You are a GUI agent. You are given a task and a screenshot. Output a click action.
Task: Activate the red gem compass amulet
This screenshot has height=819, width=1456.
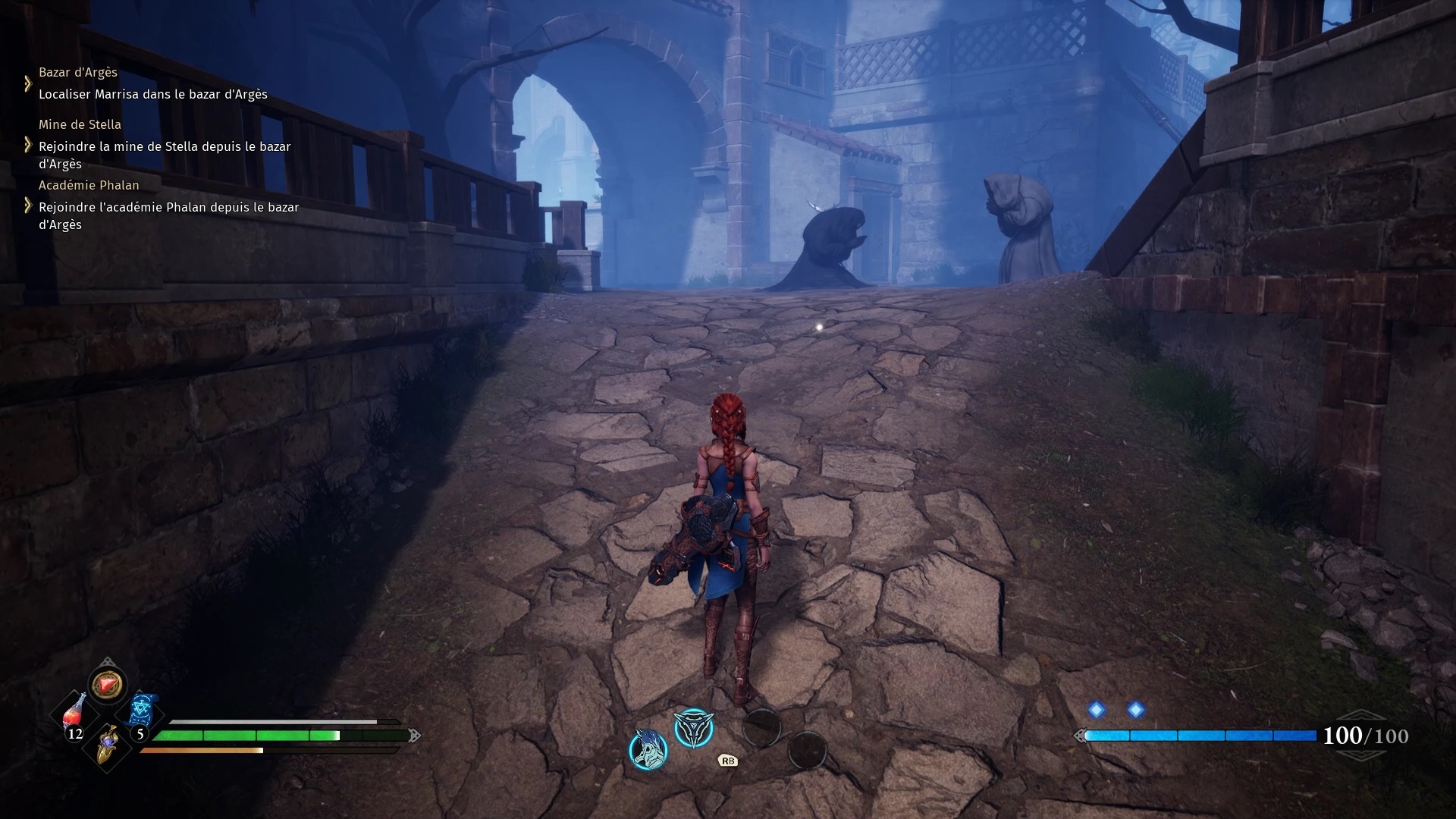coord(107,685)
